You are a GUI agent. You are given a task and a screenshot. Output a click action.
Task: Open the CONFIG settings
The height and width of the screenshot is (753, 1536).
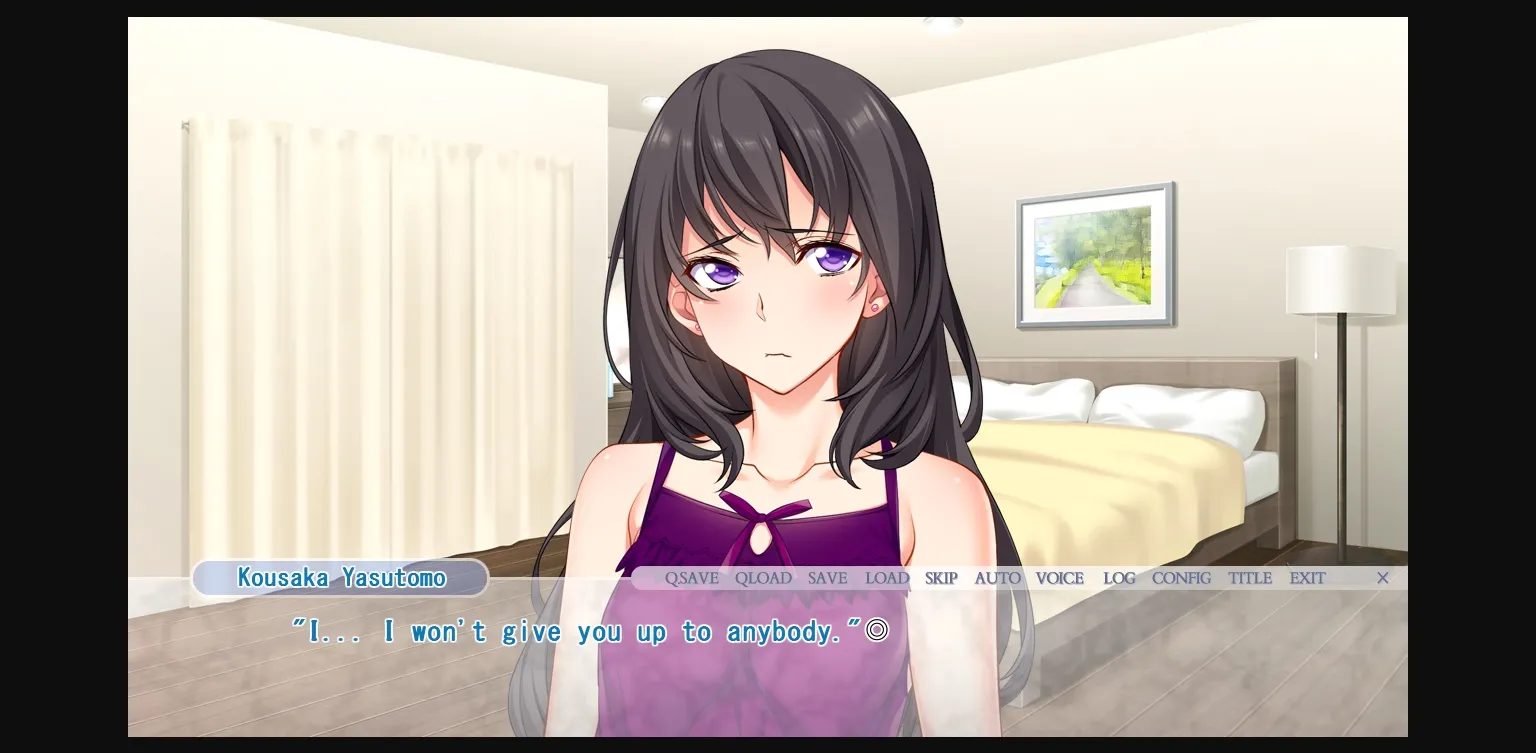pyautogui.click(x=1181, y=578)
